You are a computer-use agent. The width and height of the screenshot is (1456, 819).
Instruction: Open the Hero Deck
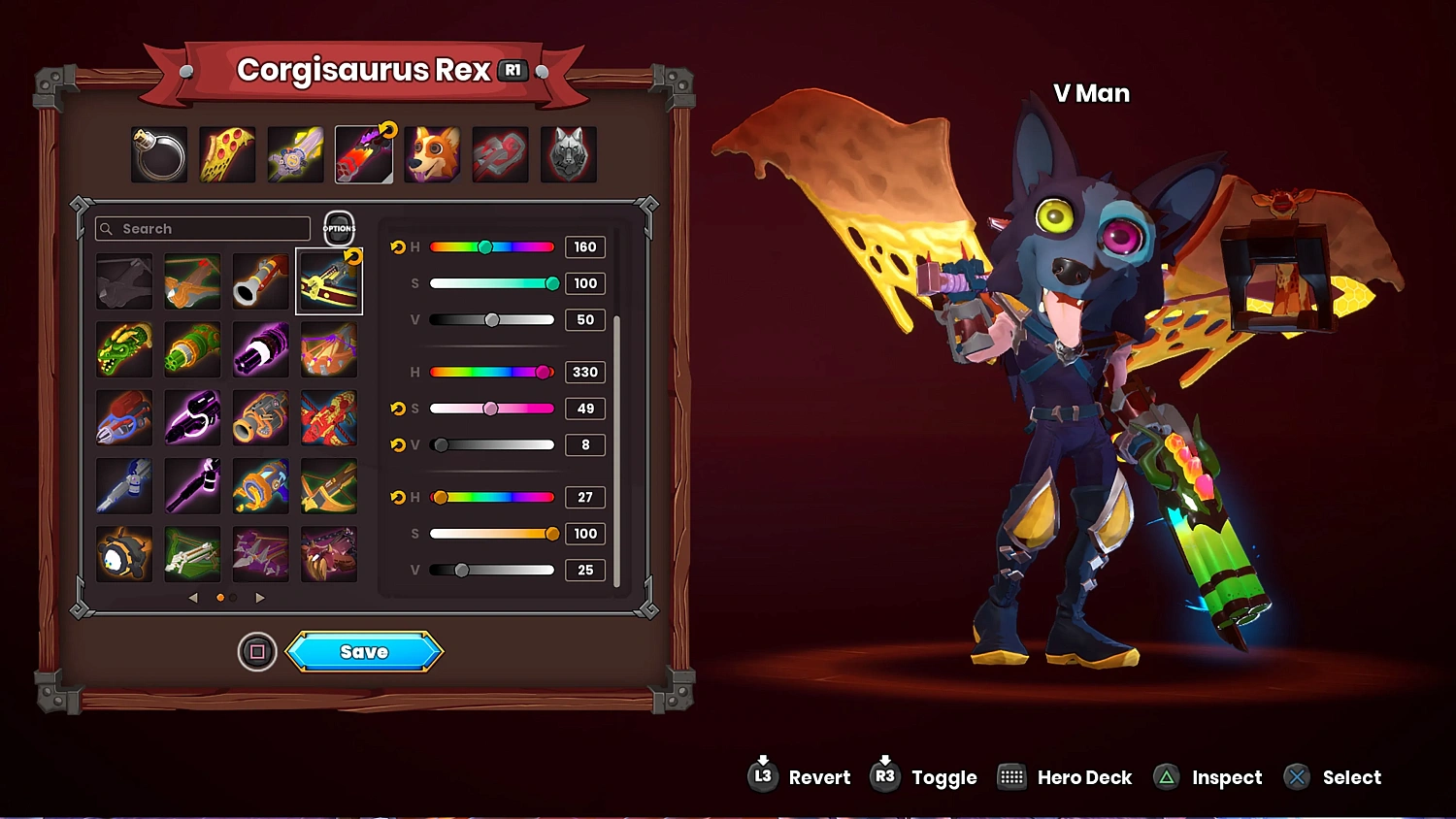(x=1012, y=776)
